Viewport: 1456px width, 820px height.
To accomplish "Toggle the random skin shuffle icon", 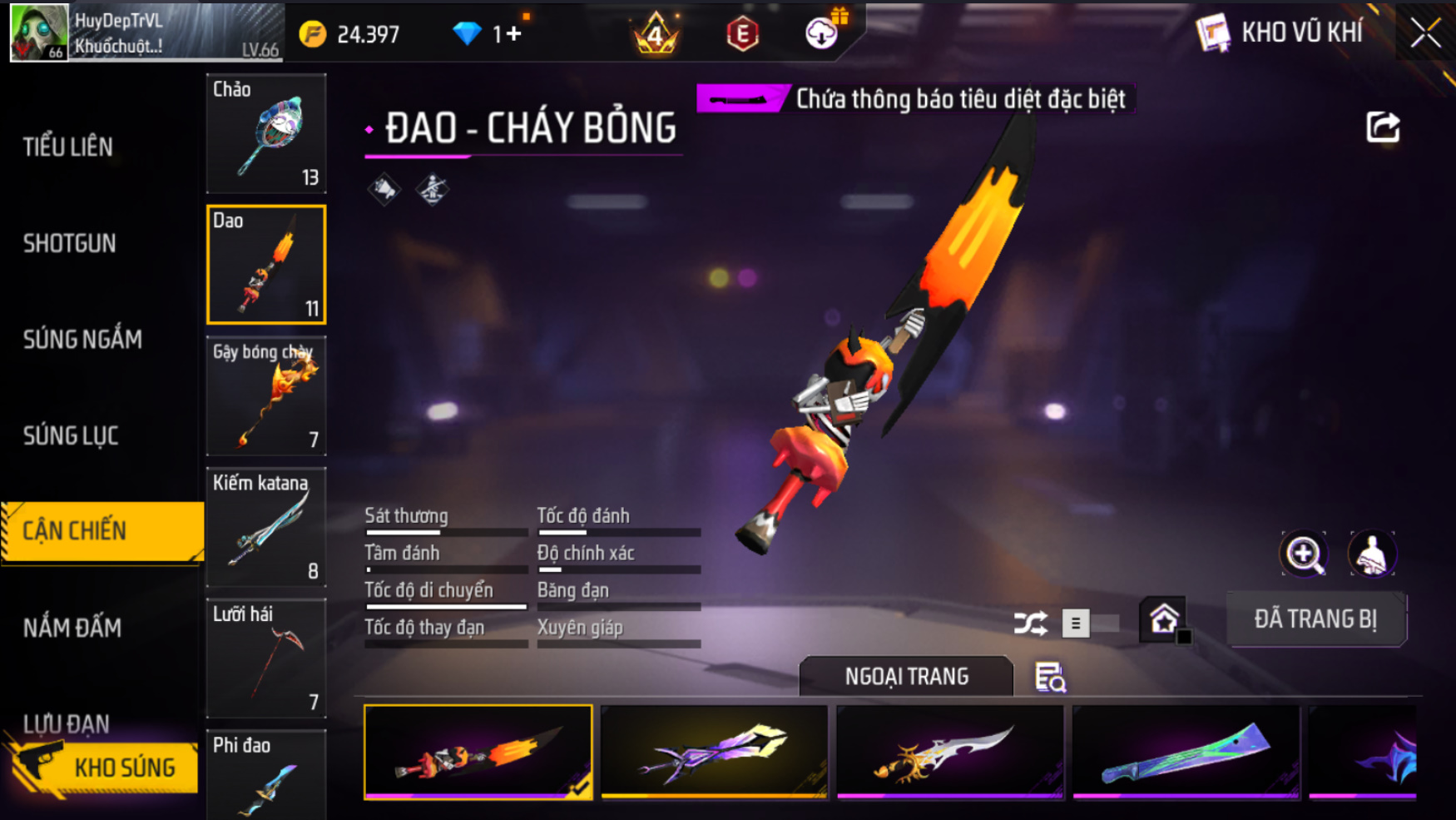I will (x=1030, y=623).
